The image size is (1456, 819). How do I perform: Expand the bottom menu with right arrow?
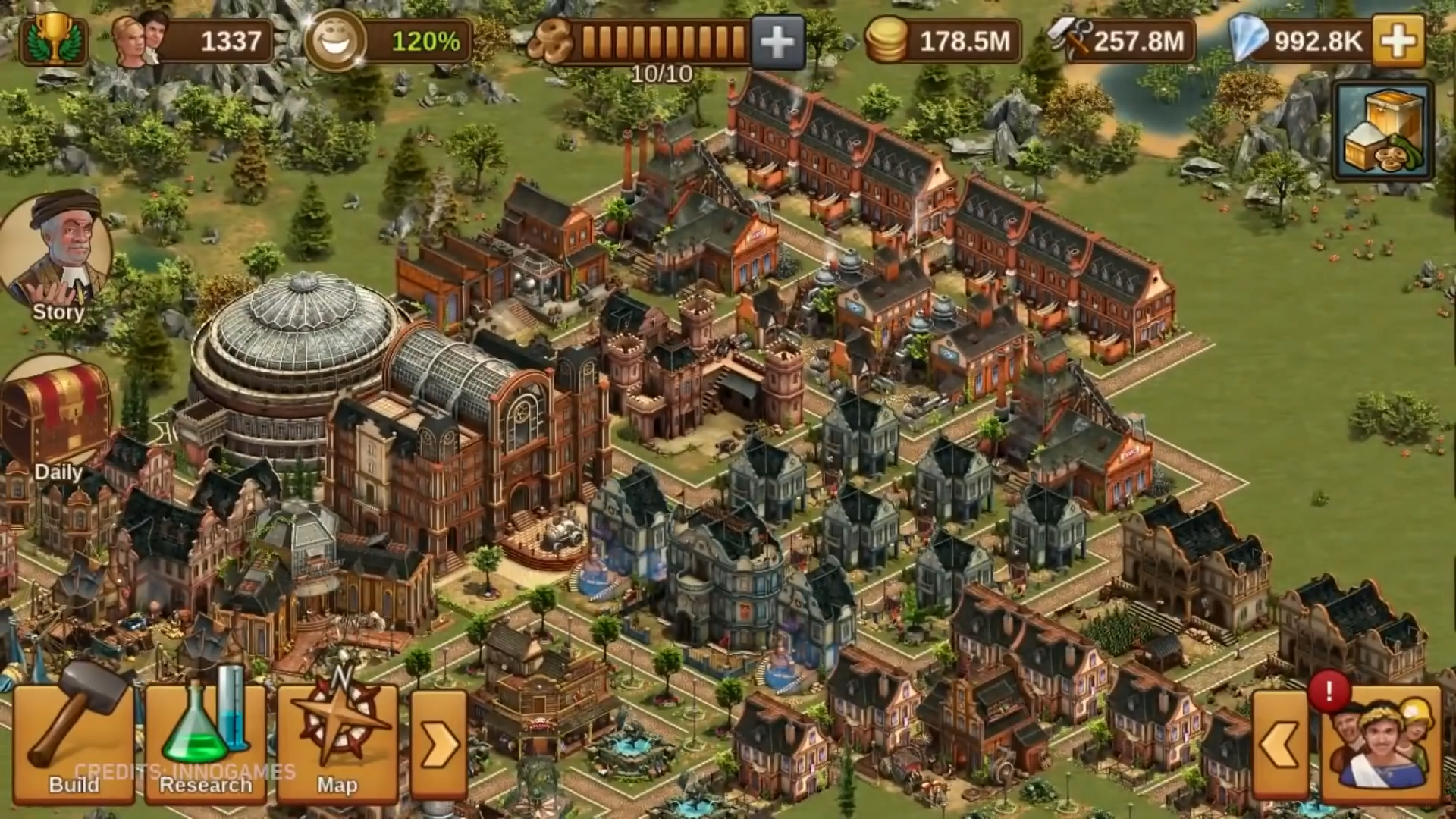pos(438,745)
